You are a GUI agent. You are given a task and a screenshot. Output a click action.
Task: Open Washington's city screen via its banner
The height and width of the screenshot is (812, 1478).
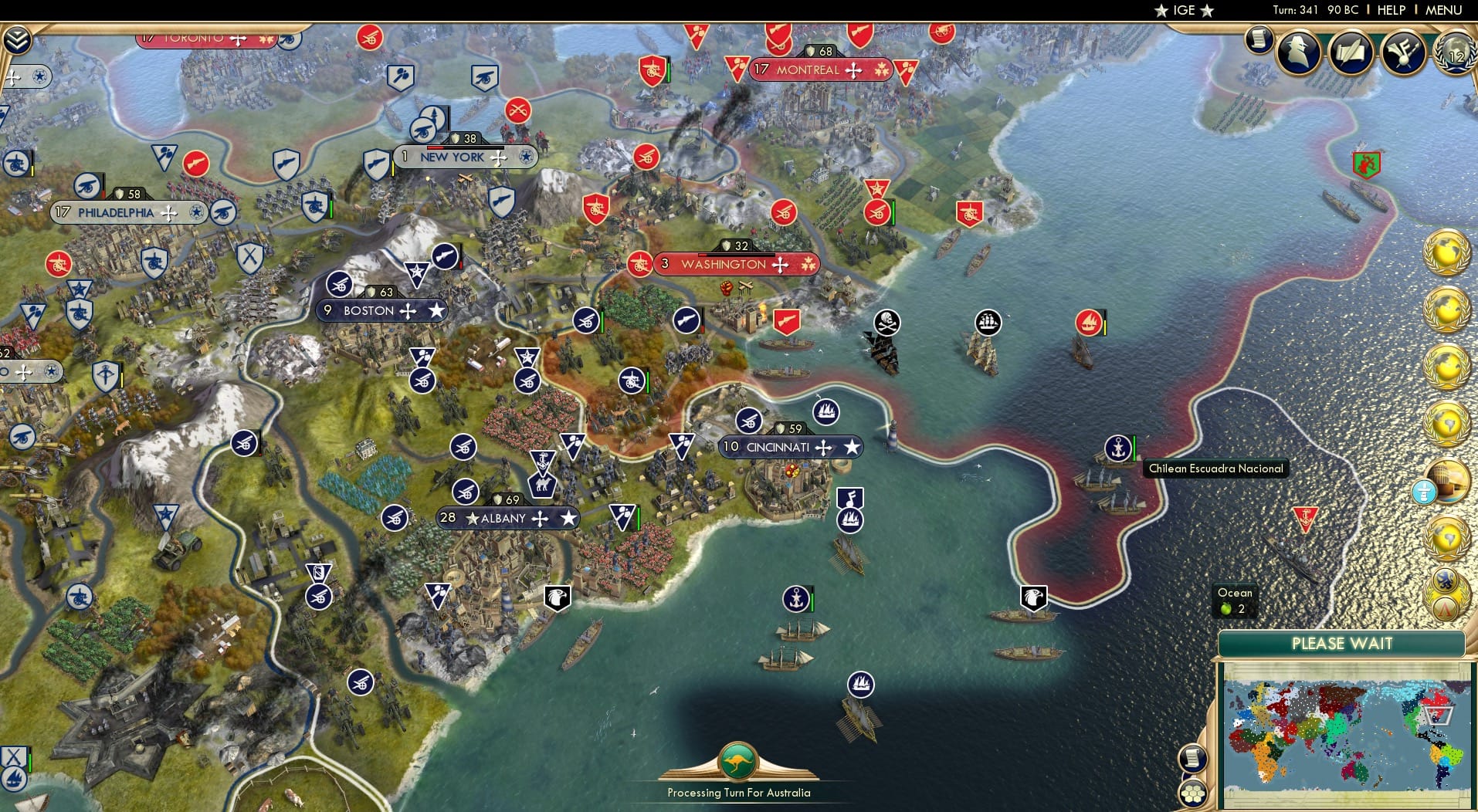[720, 264]
